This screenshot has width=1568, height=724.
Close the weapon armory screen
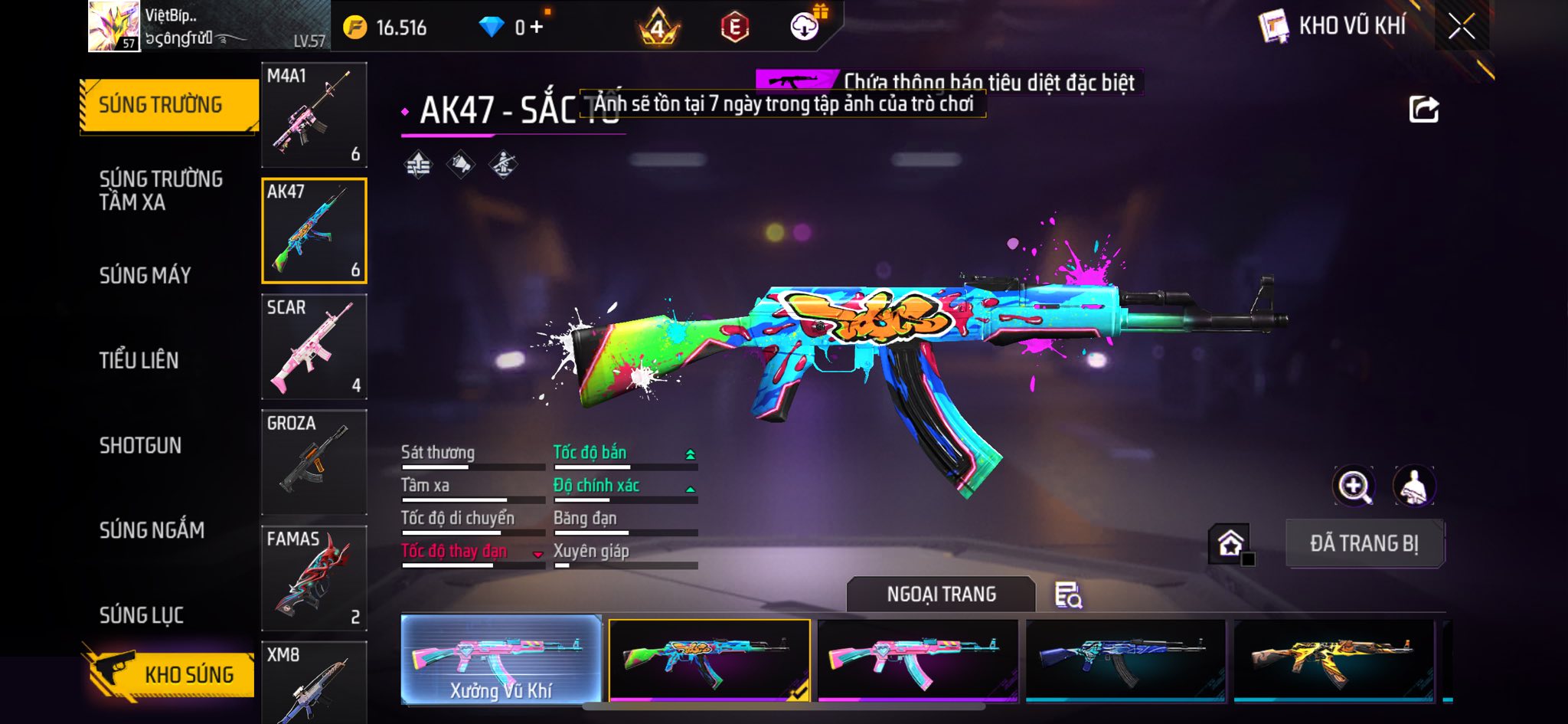(x=1461, y=28)
